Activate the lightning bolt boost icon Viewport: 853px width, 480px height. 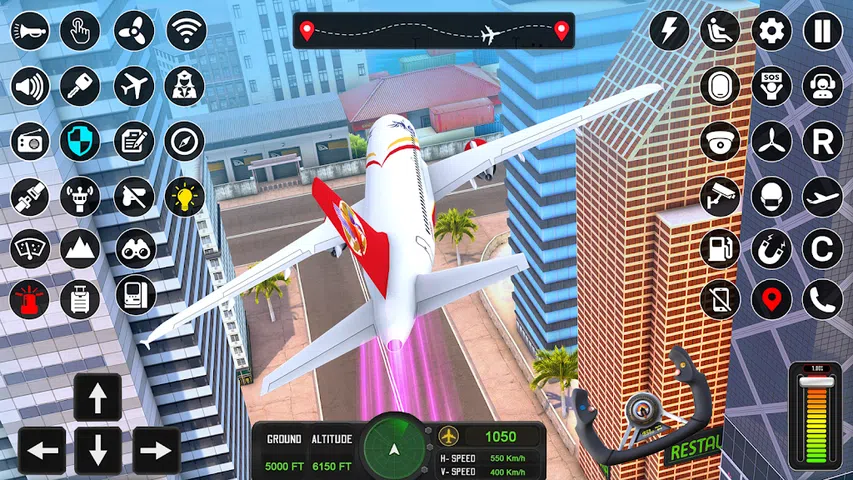(x=668, y=31)
